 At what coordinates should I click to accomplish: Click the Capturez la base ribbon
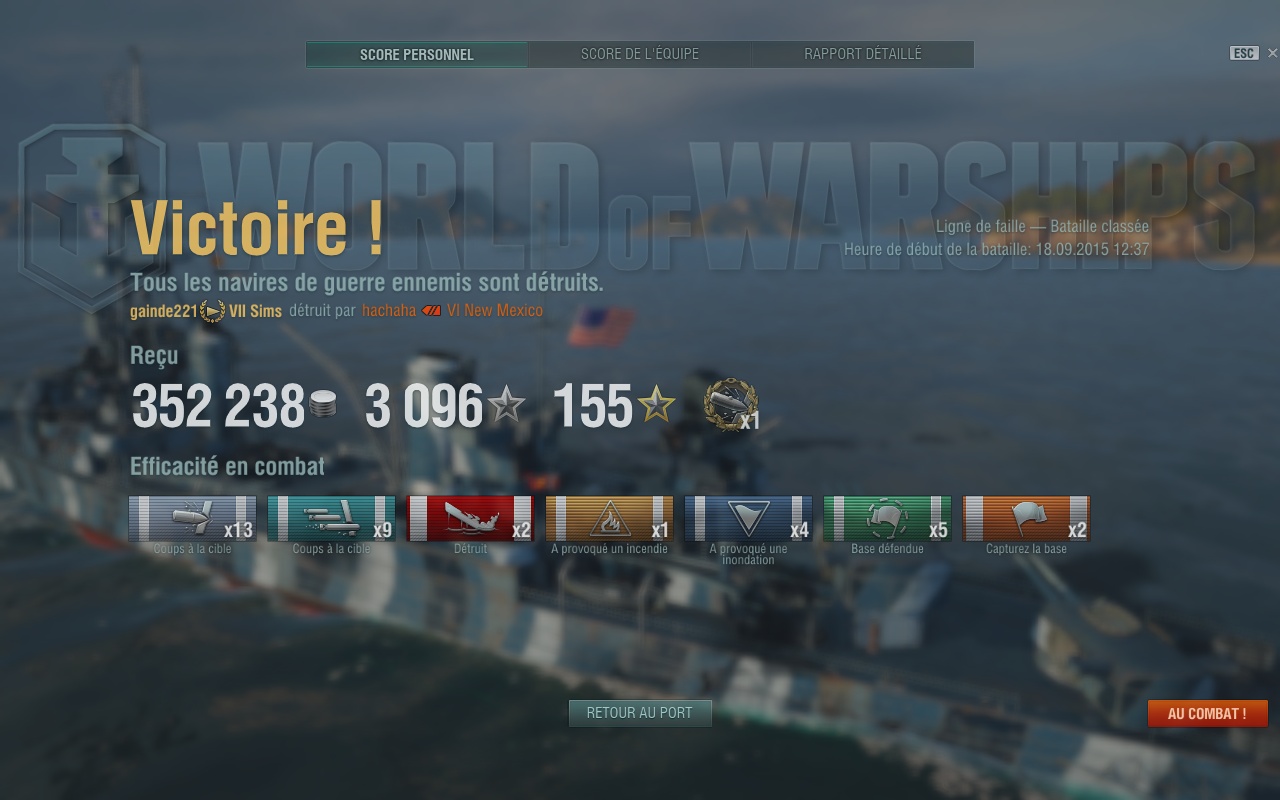tap(1026, 519)
